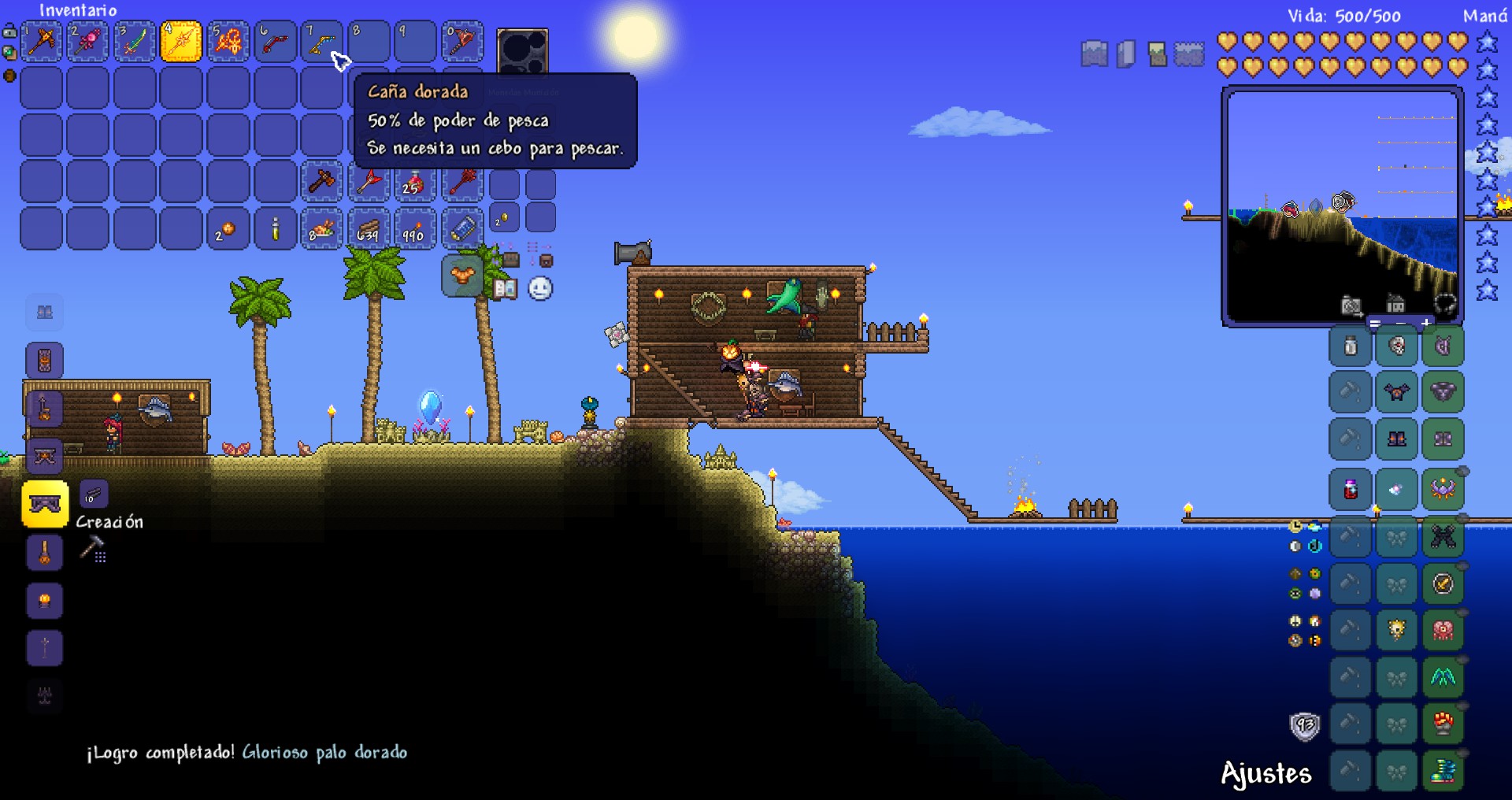Open the crafting window hammer button
1512x800 pixels.
93,547
